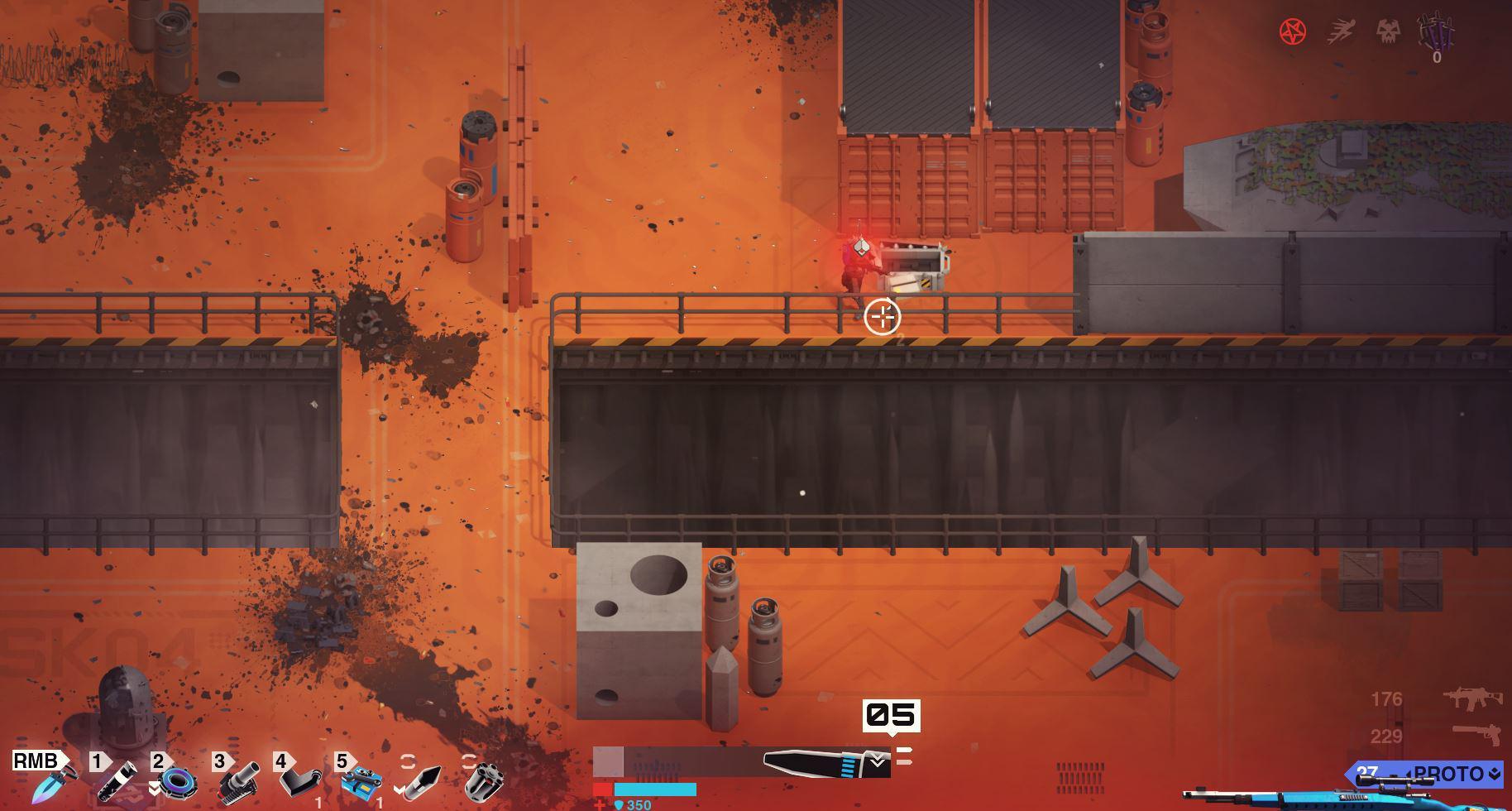
Task: Click the sprinting figure status icon
Action: tap(1340, 30)
